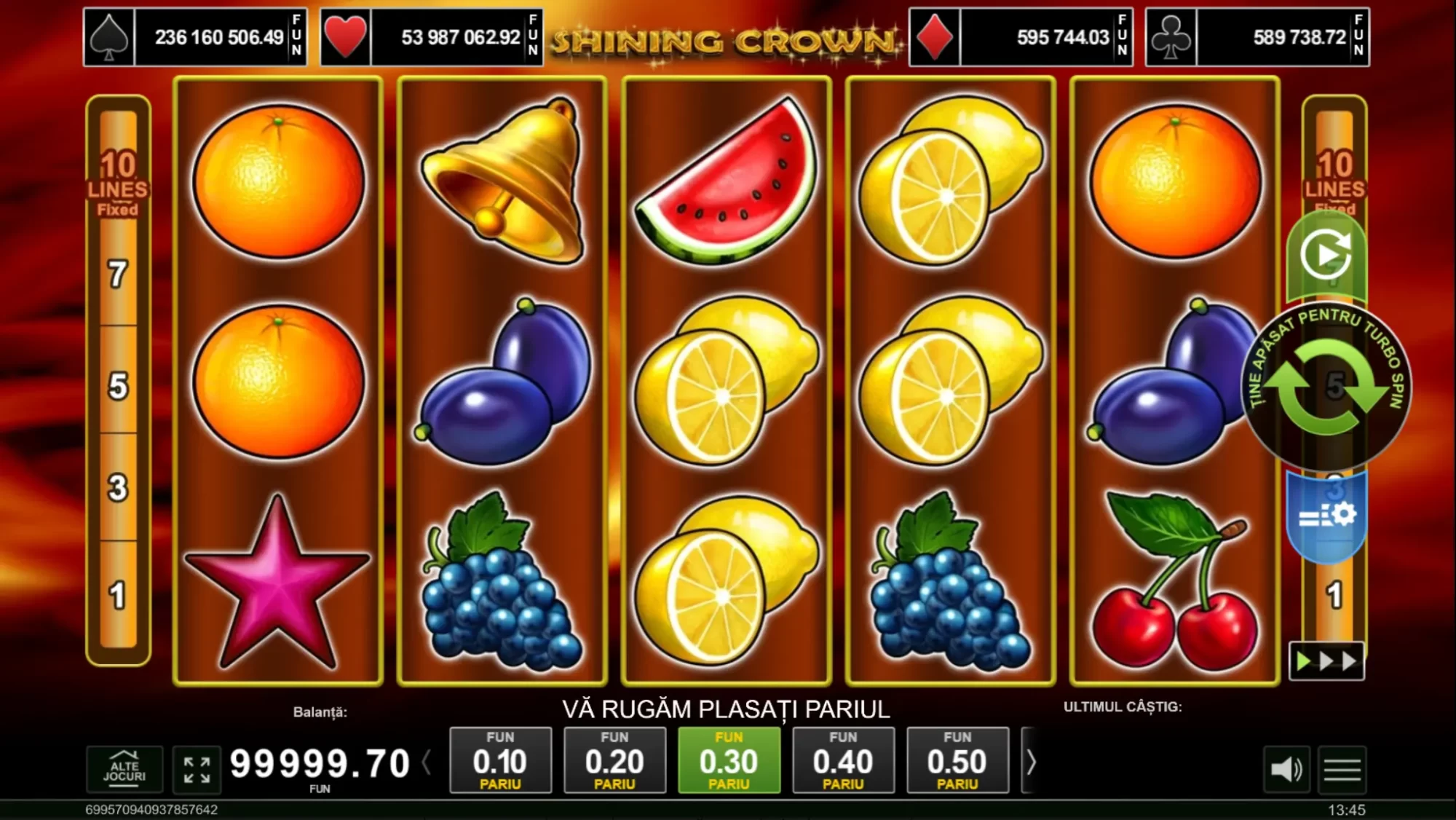1456x820 pixels.
Task: Click the right chevron for higher bets
Action: tap(1031, 762)
